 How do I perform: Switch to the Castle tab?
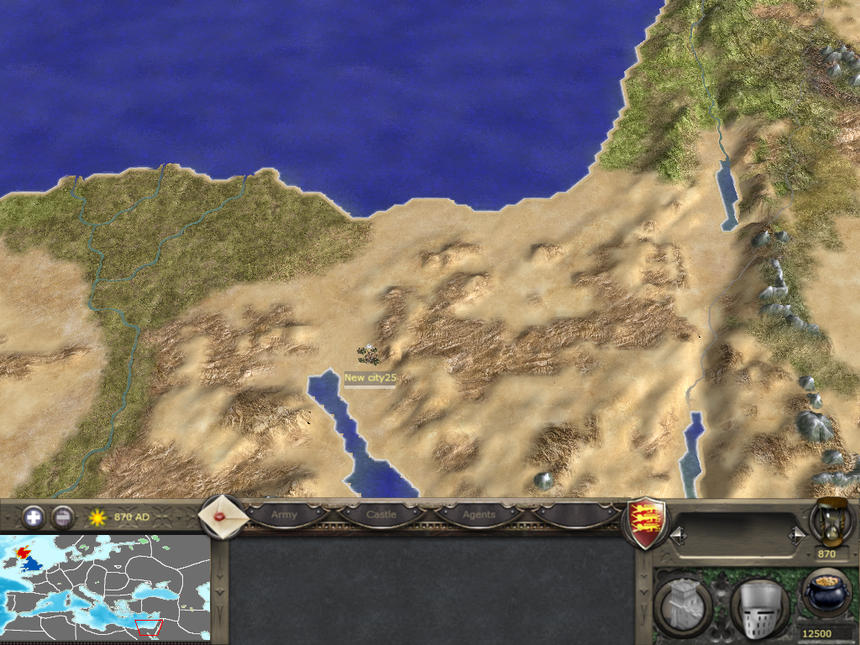point(381,514)
